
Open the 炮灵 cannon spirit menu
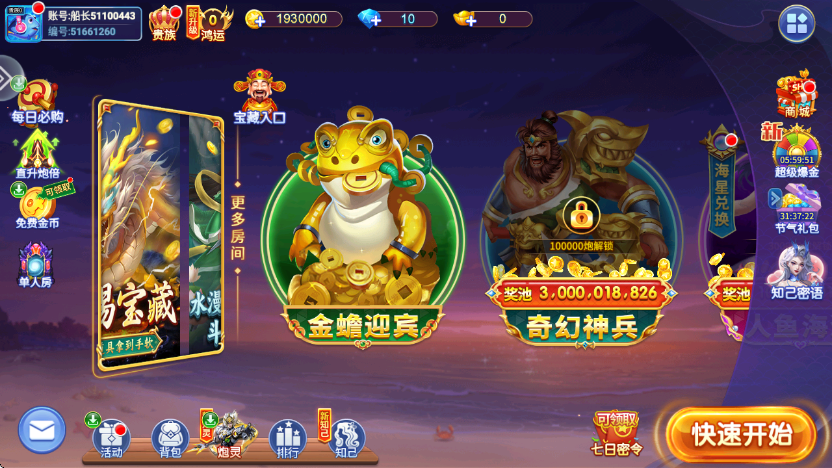[229, 435]
